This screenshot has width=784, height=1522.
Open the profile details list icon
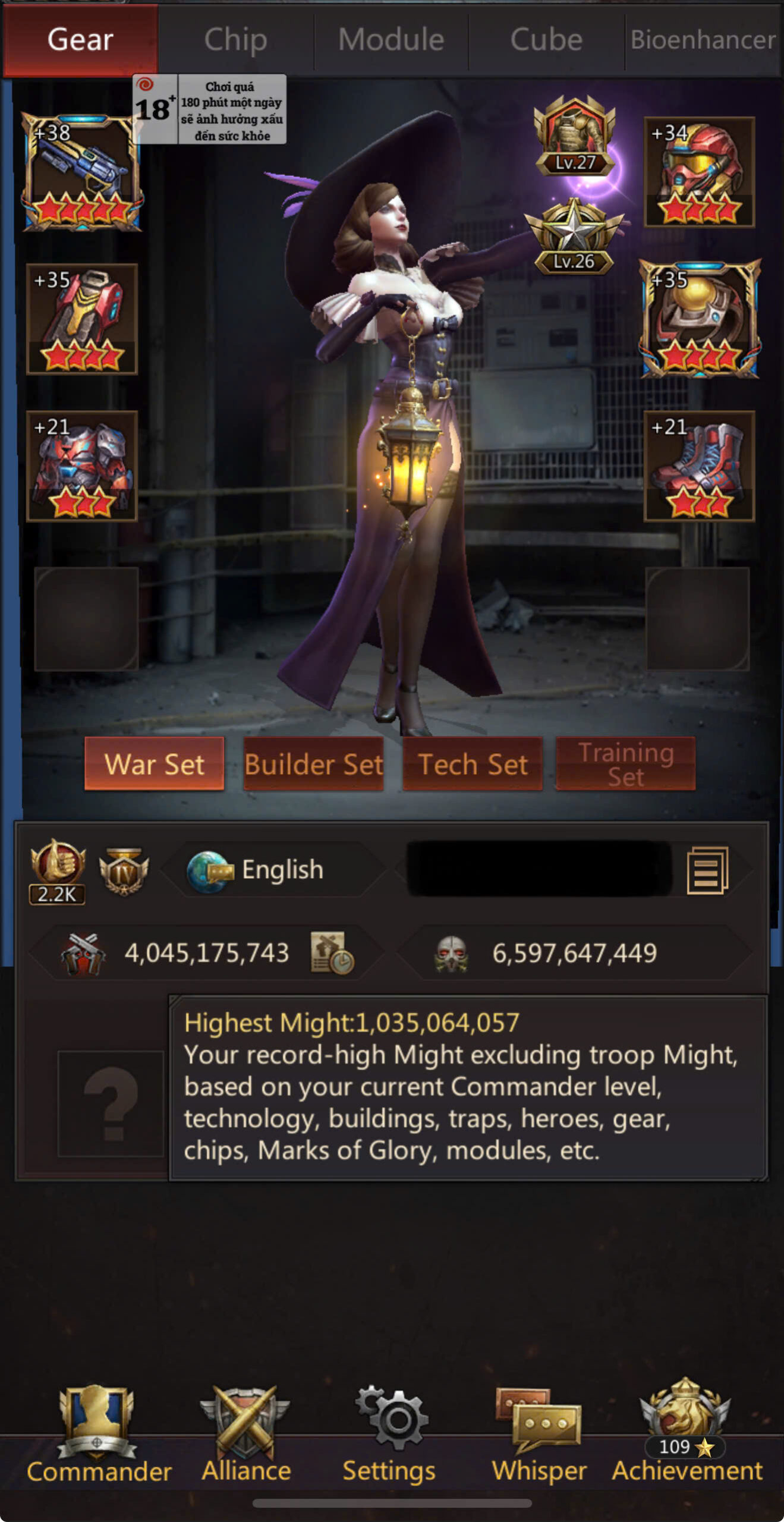point(707,870)
